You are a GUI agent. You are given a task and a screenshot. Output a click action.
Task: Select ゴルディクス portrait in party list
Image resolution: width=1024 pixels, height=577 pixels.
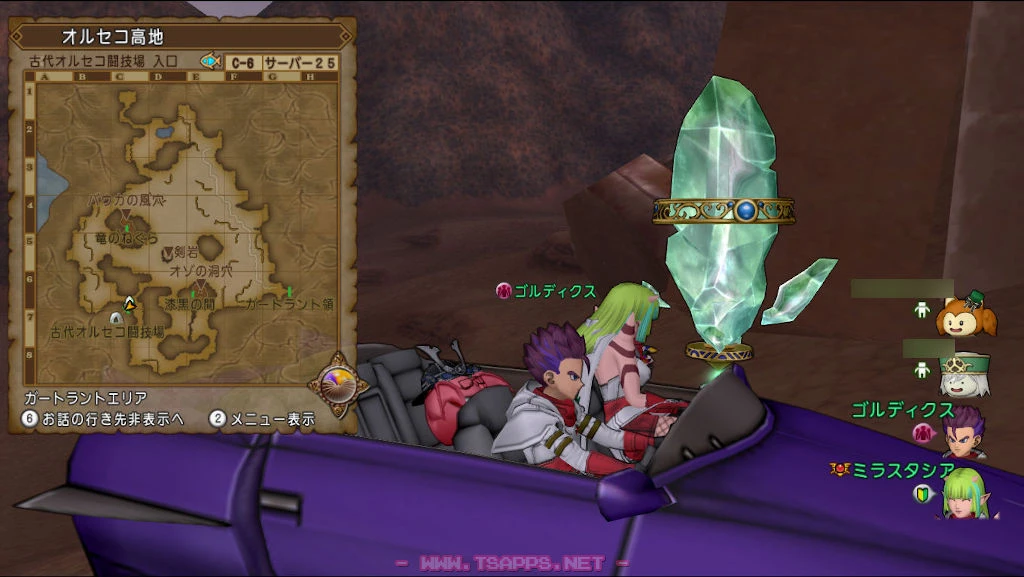(x=964, y=432)
